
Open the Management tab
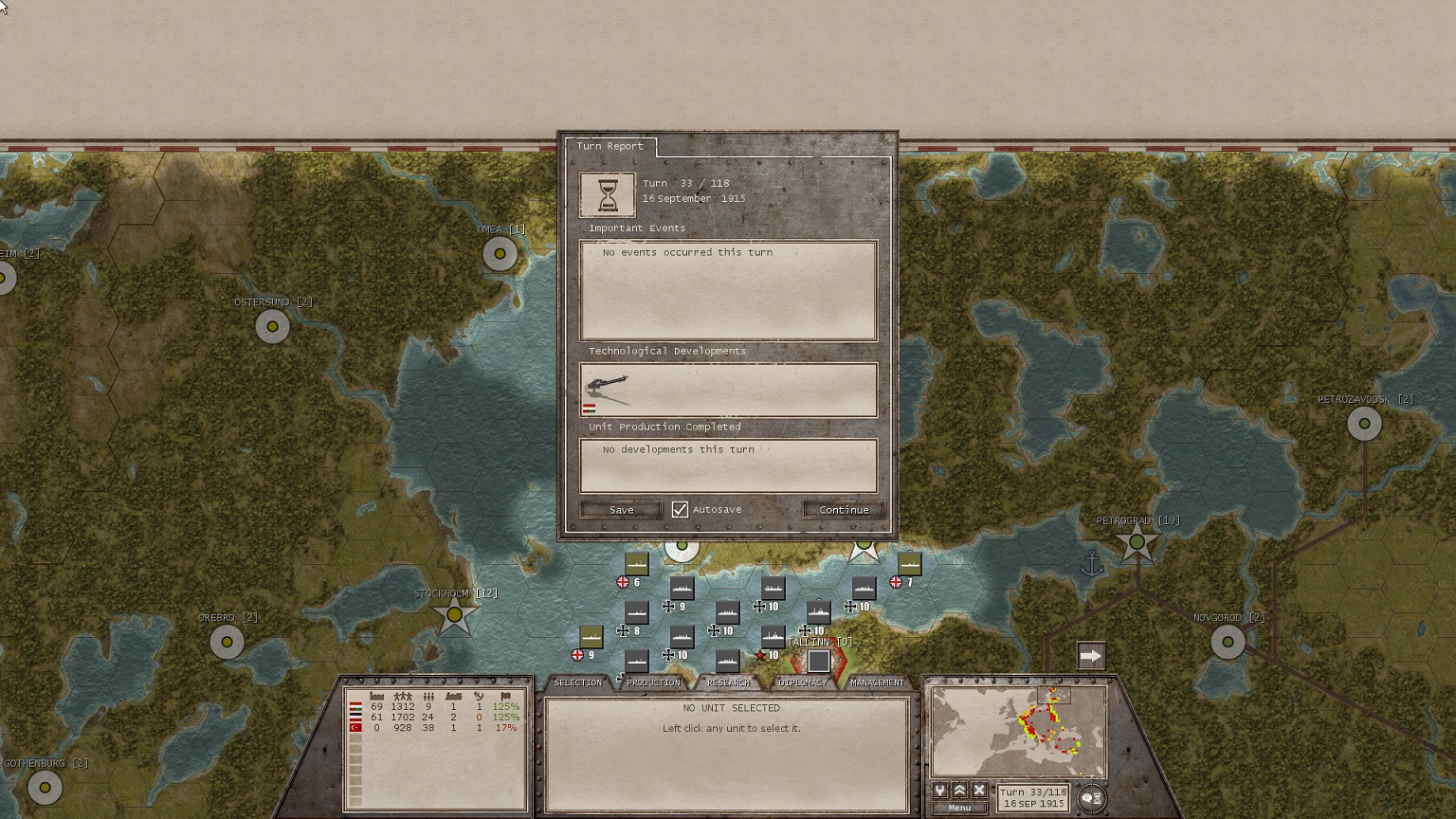[x=877, y=682]
